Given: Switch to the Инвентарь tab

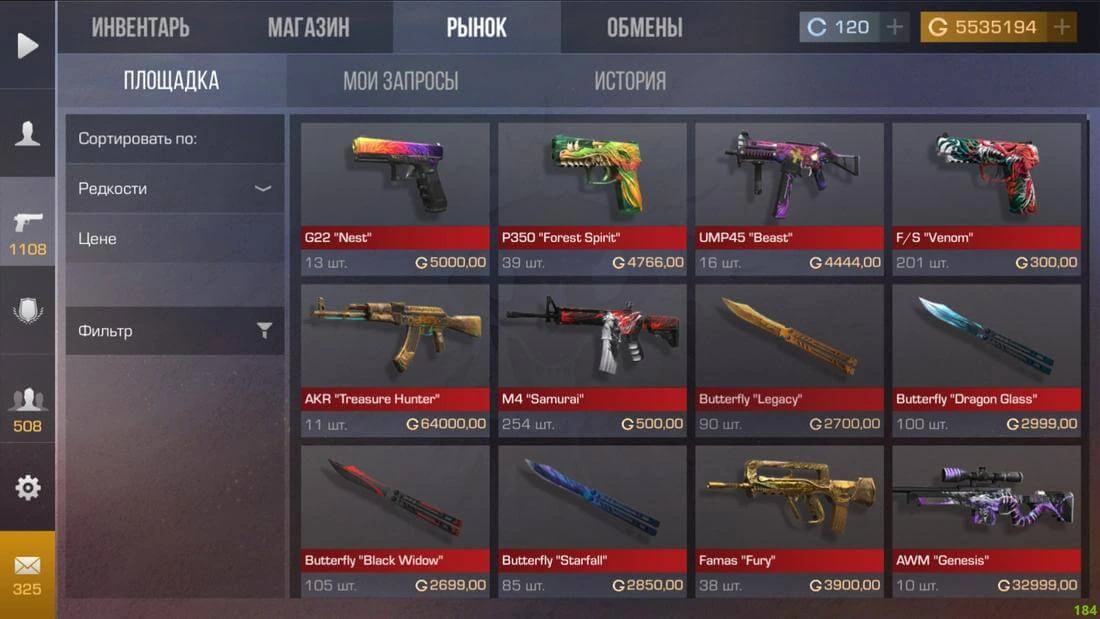Looking at the screenshot, I should click(x=140, y=27).
